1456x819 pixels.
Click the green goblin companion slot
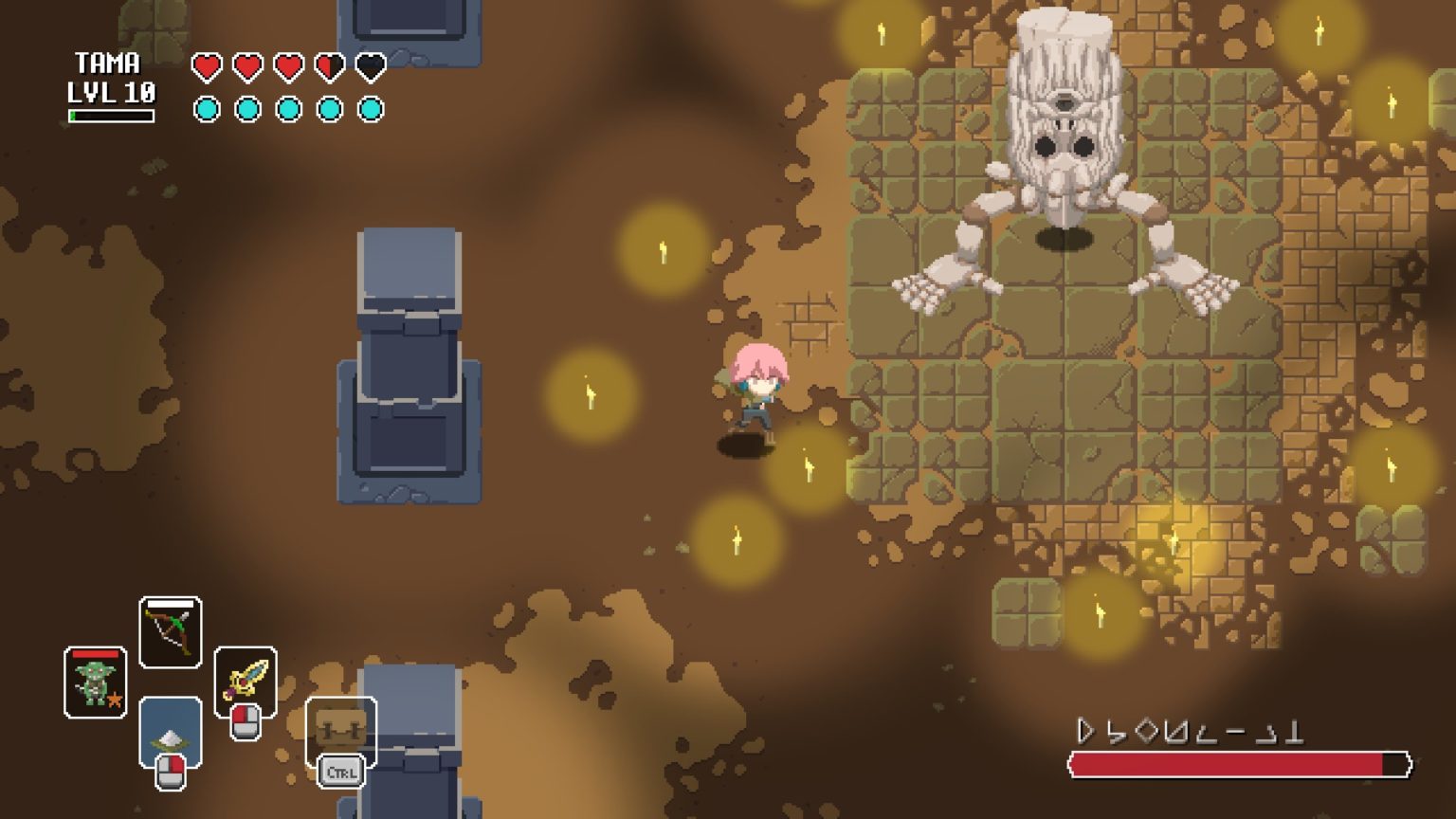pyautogui.click(x=95, y=682)
